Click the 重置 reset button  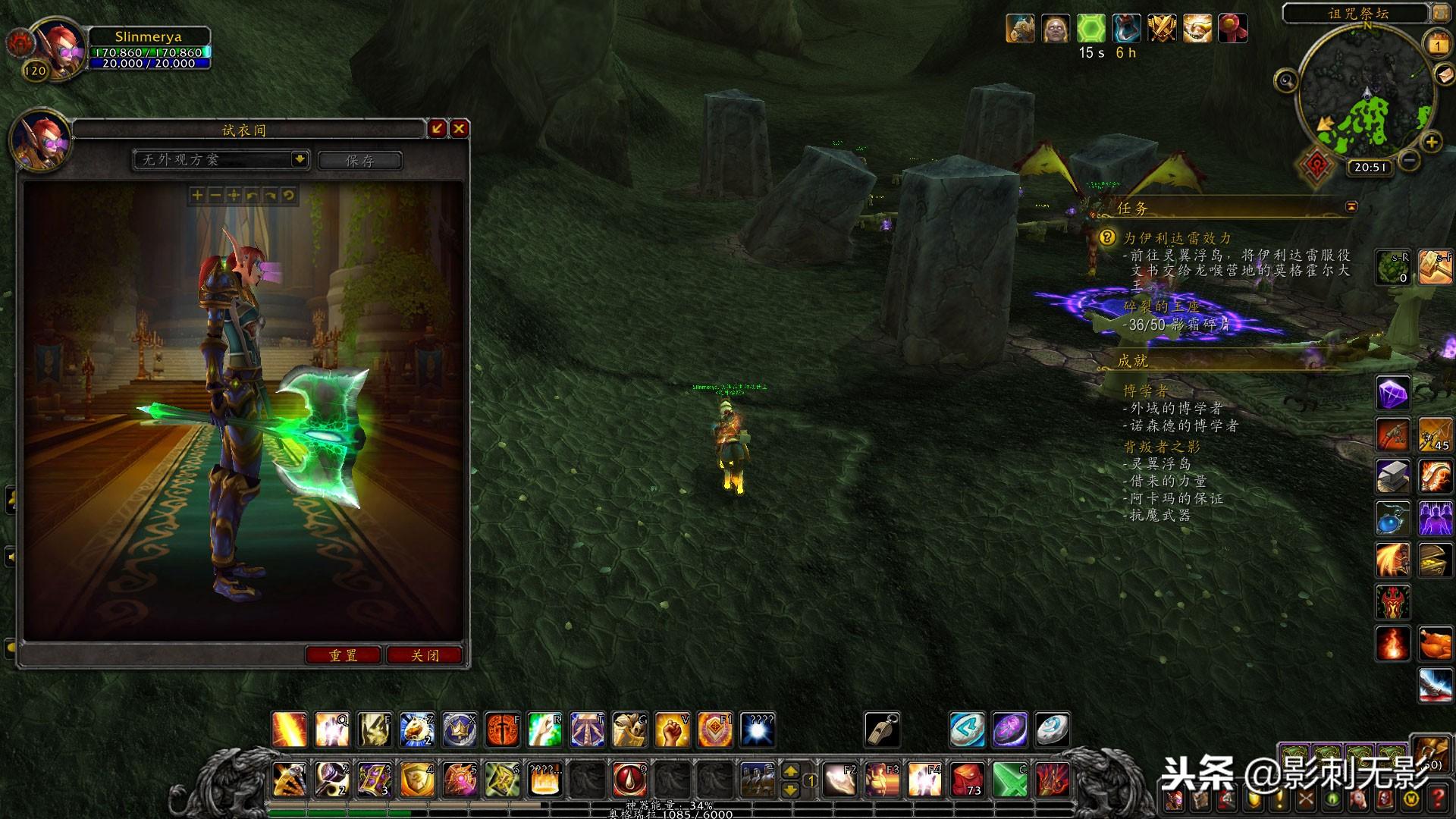click(343, 655)
